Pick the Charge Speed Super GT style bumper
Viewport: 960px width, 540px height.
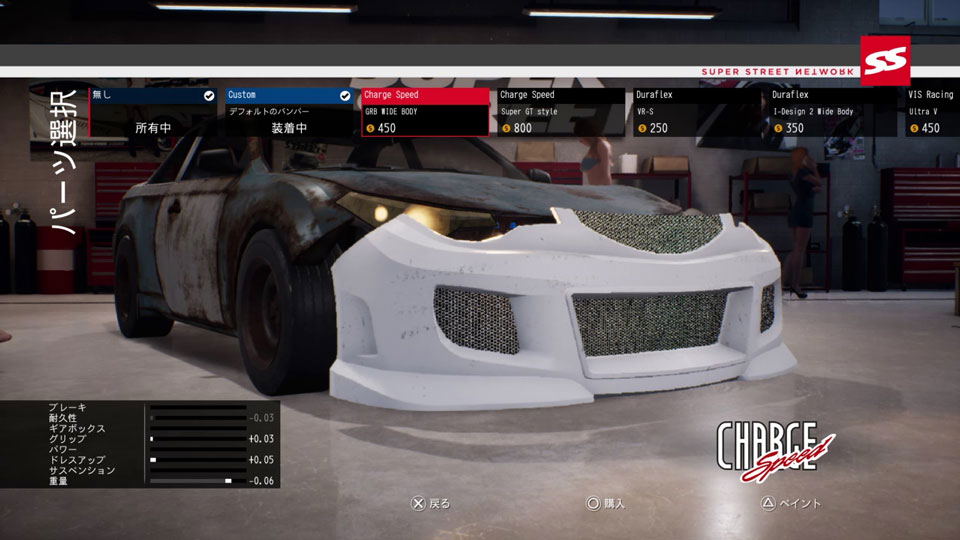coord(562,112)
